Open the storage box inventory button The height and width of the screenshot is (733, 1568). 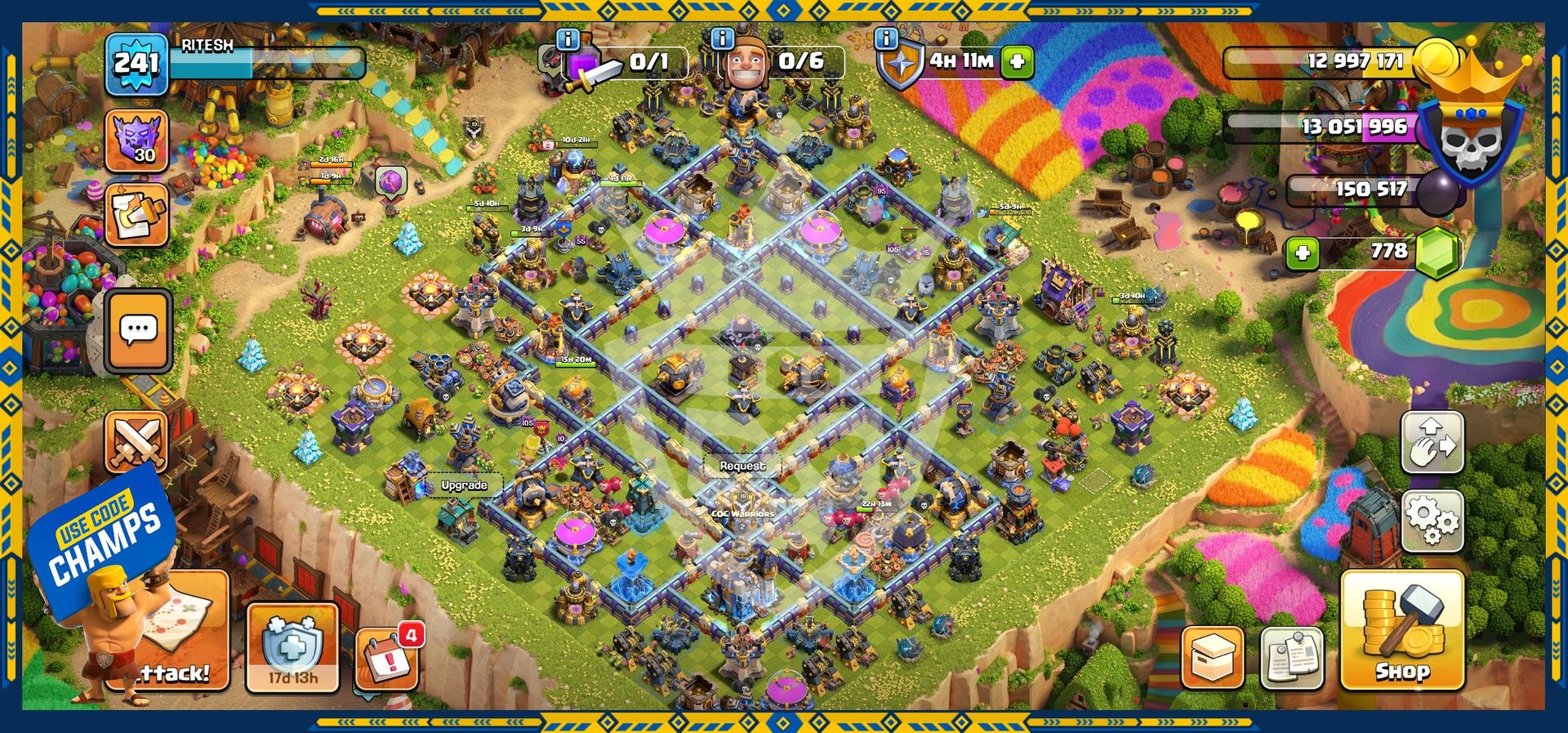click(x=1213, y=657)
